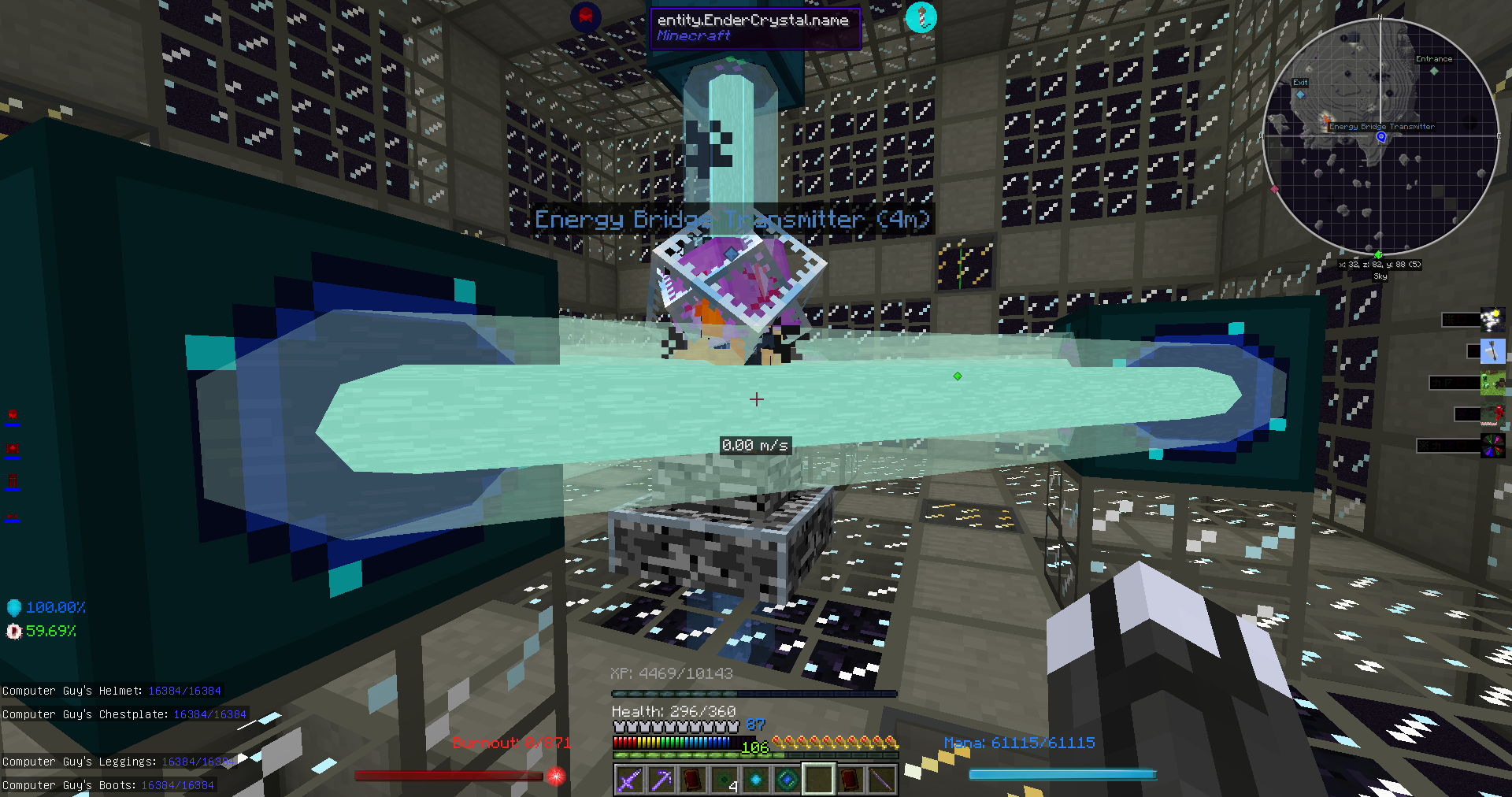Click the red ghost icon at top left

587,16
